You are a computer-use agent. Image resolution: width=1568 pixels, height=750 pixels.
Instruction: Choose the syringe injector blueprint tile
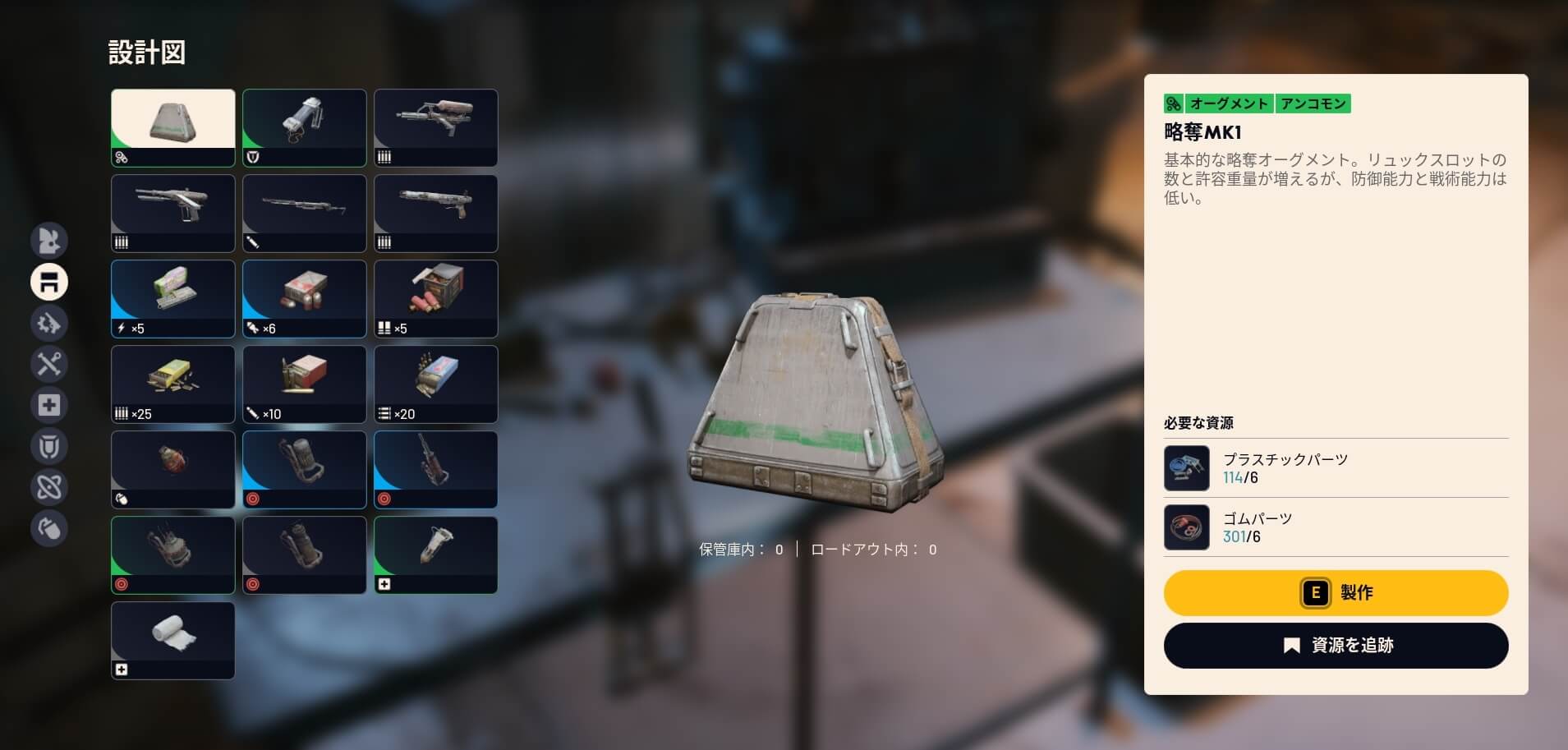pos(435,554)
